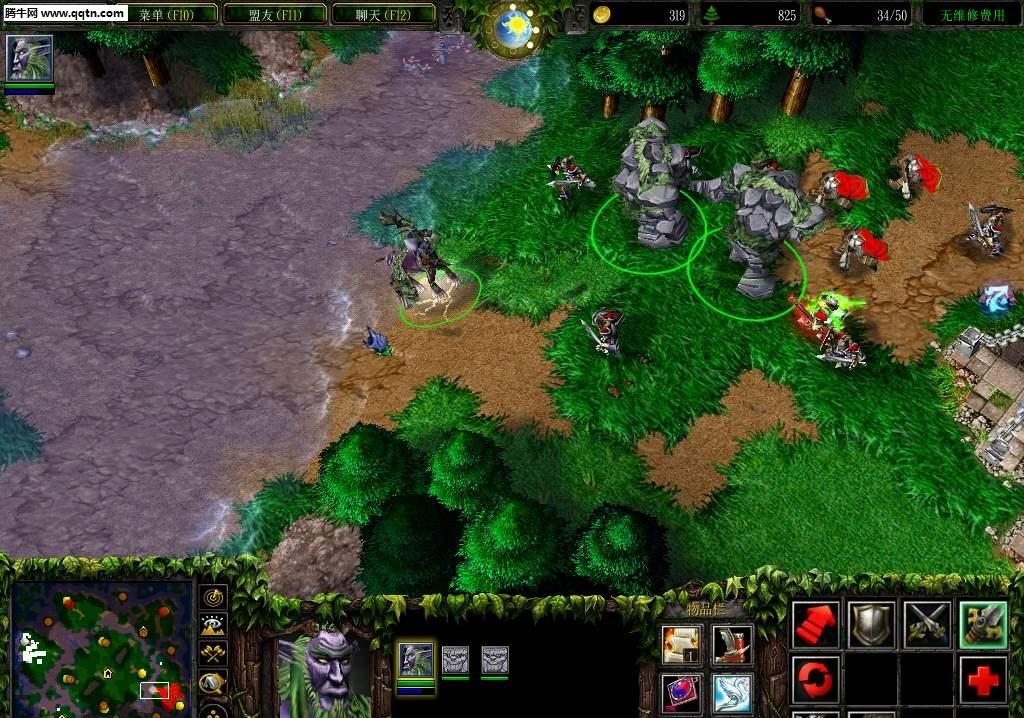The height and width of the screenshot is (718, 1024).
Task: Use the scroll item in the inventory
Action: [x=682, y=645]
